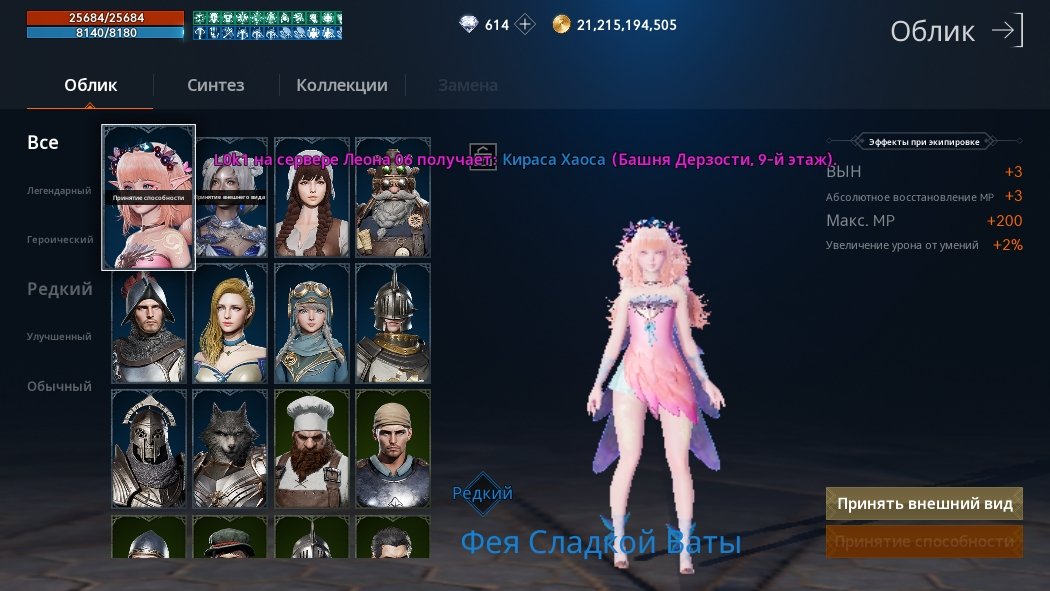The image size is (1050, 591).
Task: Choose the girl with aviator goggles portrait
Action: (311, 323)
